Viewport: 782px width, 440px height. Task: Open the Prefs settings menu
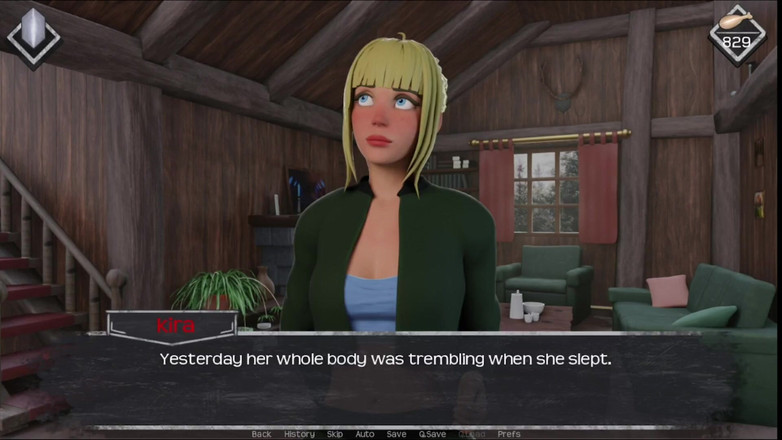pos(509,434)
